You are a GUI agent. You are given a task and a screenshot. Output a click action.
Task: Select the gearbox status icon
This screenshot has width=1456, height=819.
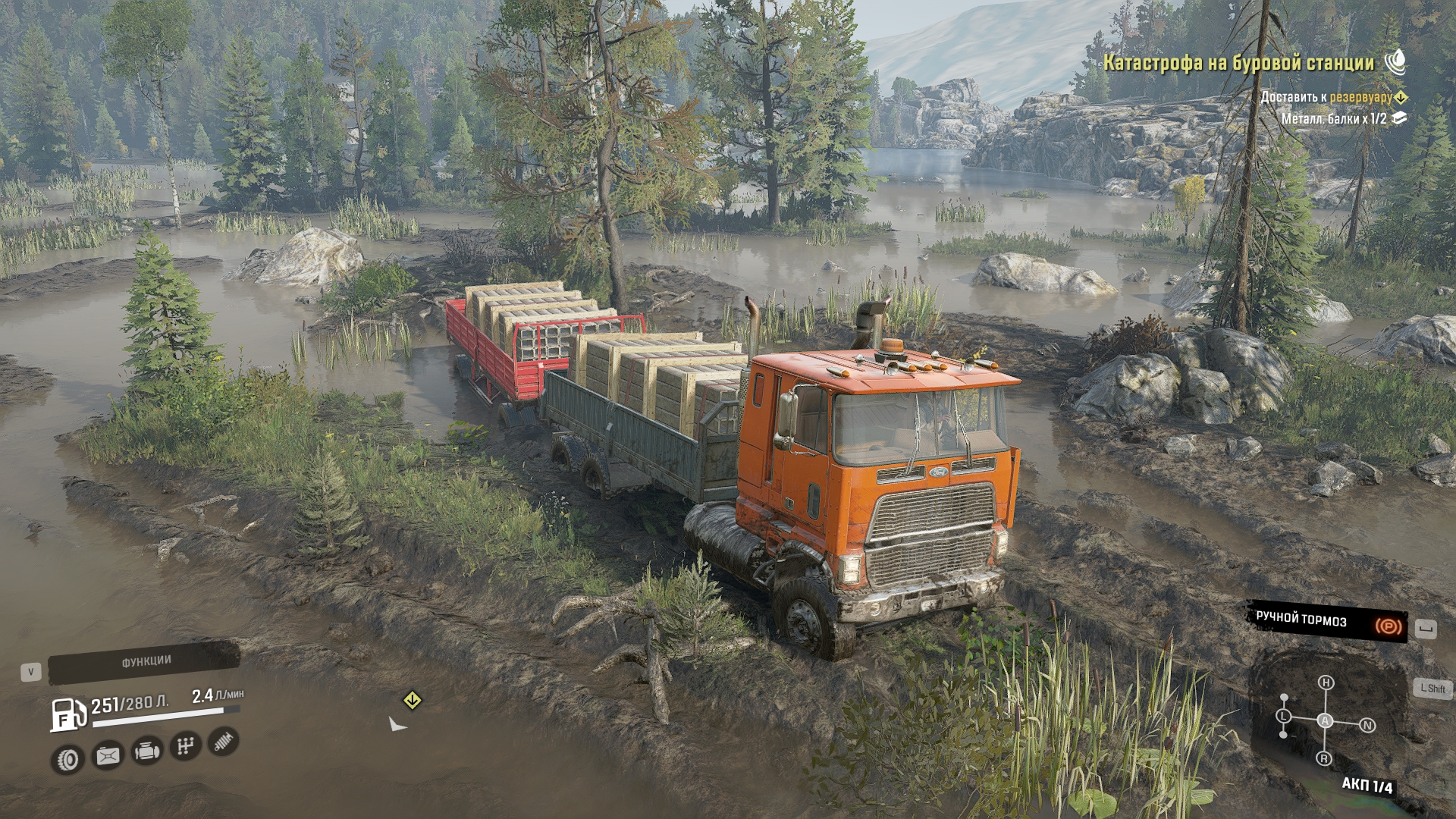(x=185, y=747)
